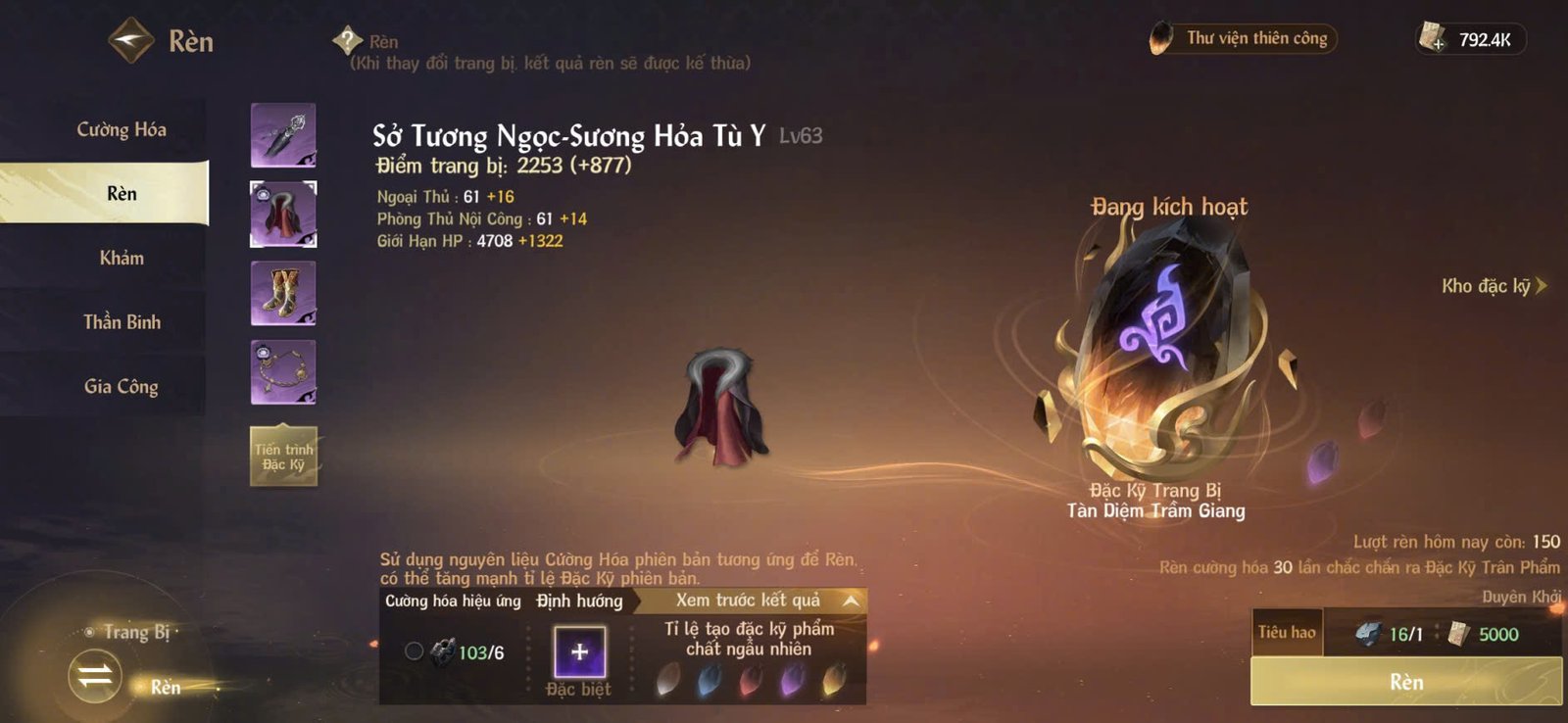Select the purple gem in quality preview row
The width and height of the screenshot is (1568, 723).
790,678
